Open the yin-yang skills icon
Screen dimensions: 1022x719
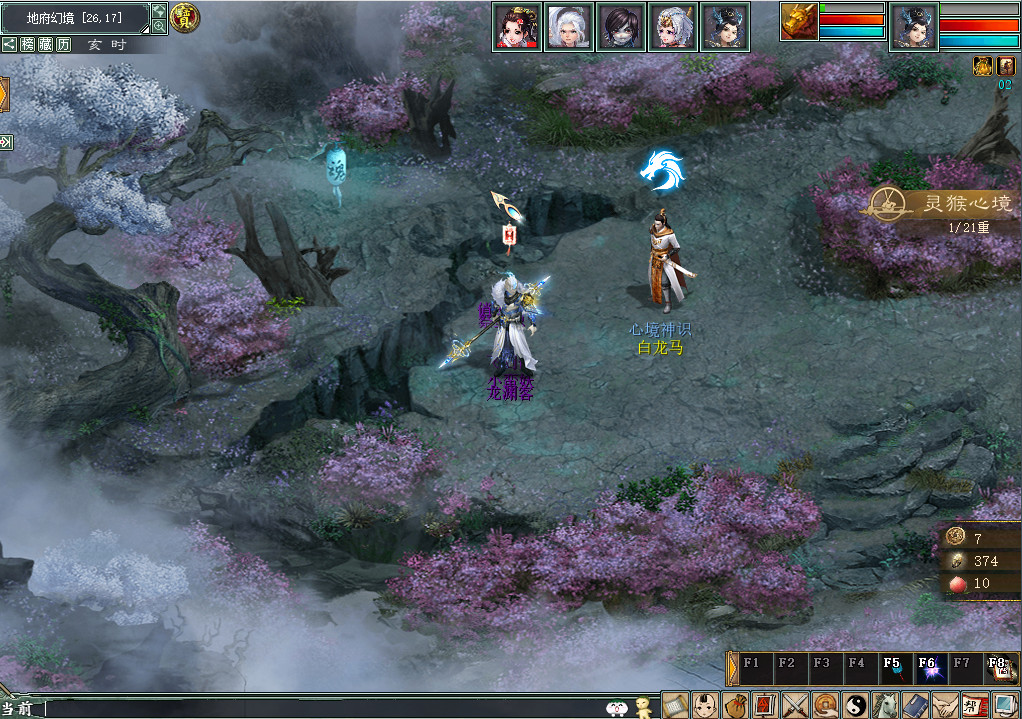tap(854, 704)
